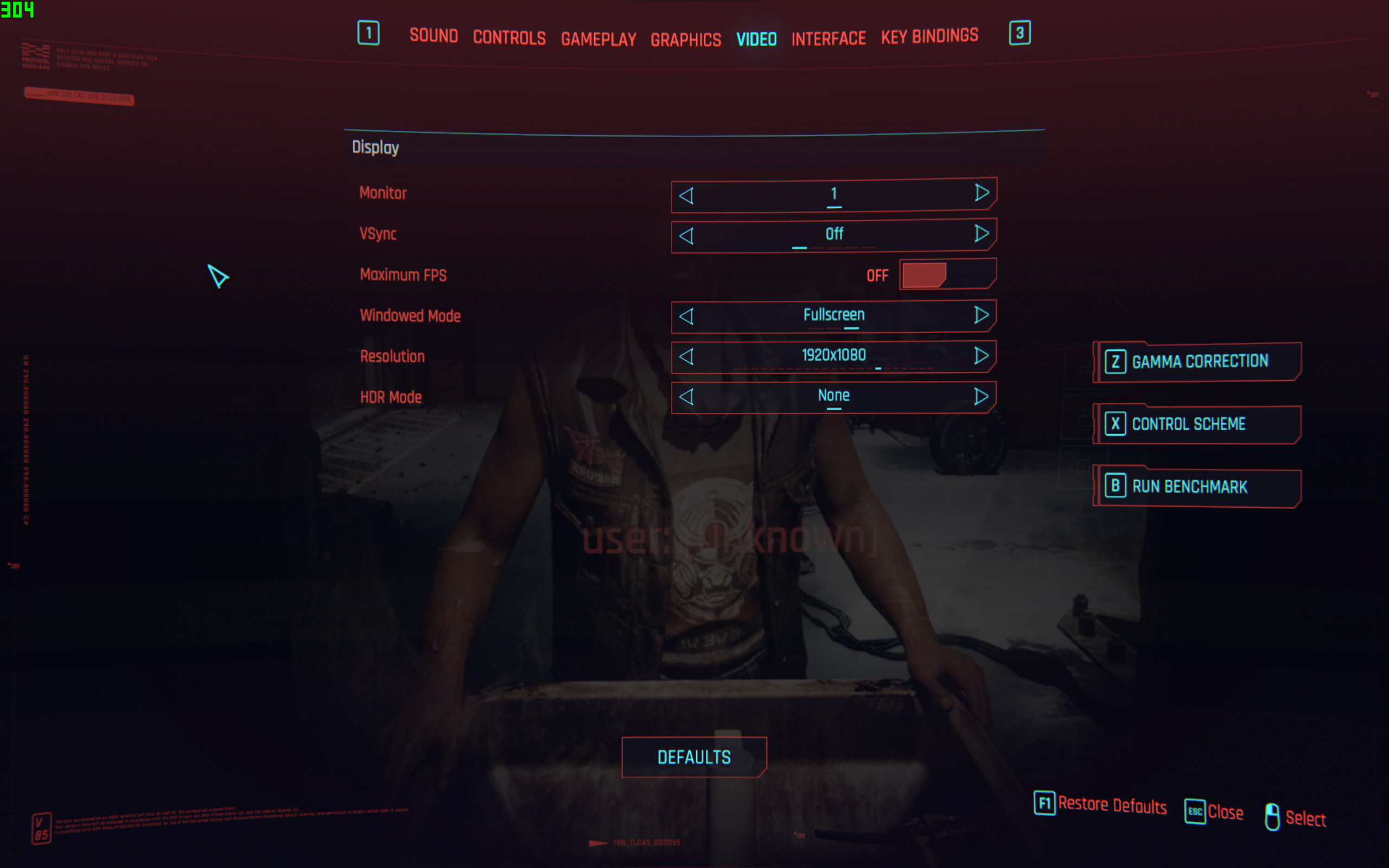1389x868 pixels.
Task: Advance VSync with its right arrow
Action: pyautogui.click(x=982, y=234)
